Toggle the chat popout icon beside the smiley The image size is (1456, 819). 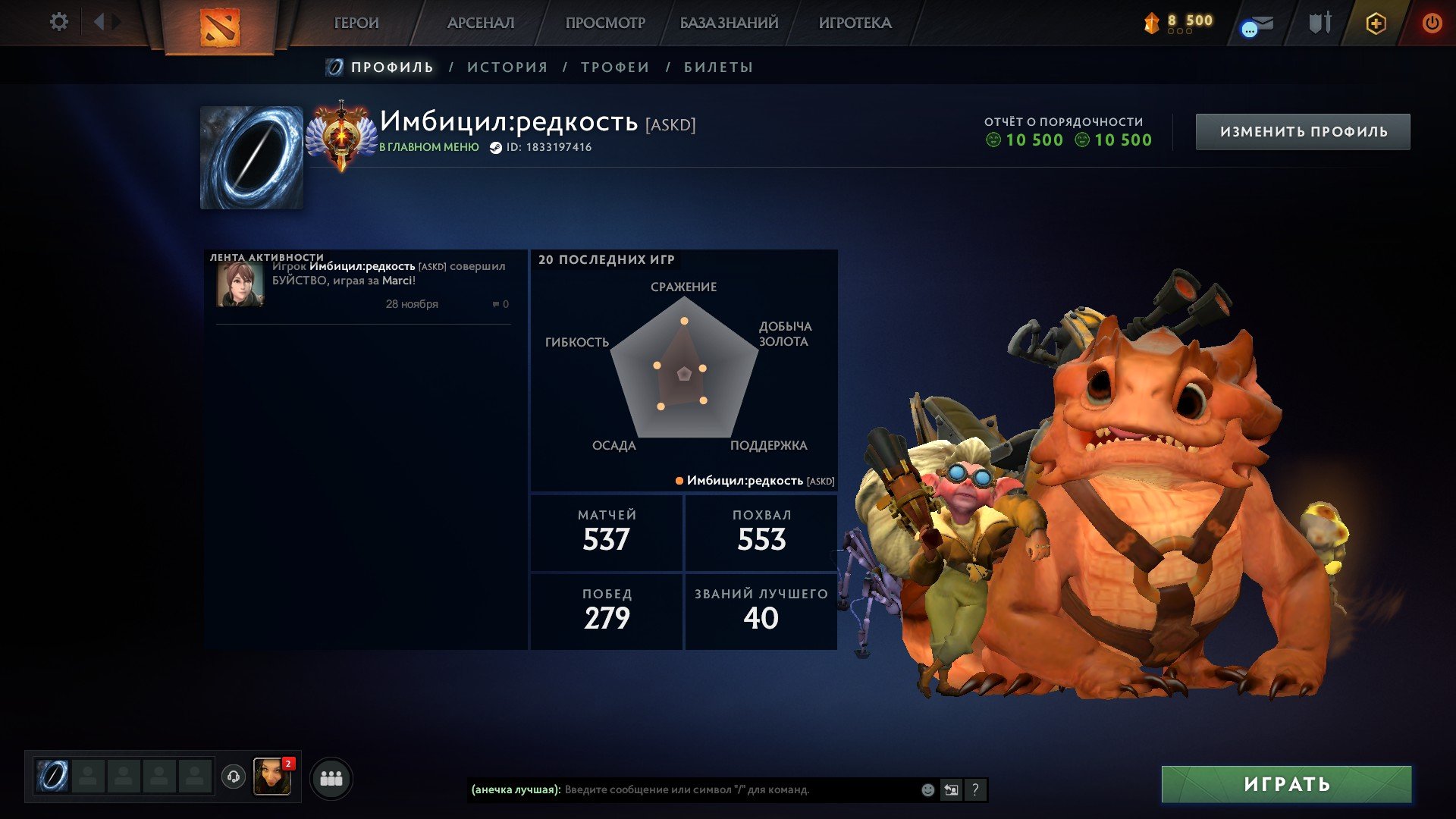952,789
